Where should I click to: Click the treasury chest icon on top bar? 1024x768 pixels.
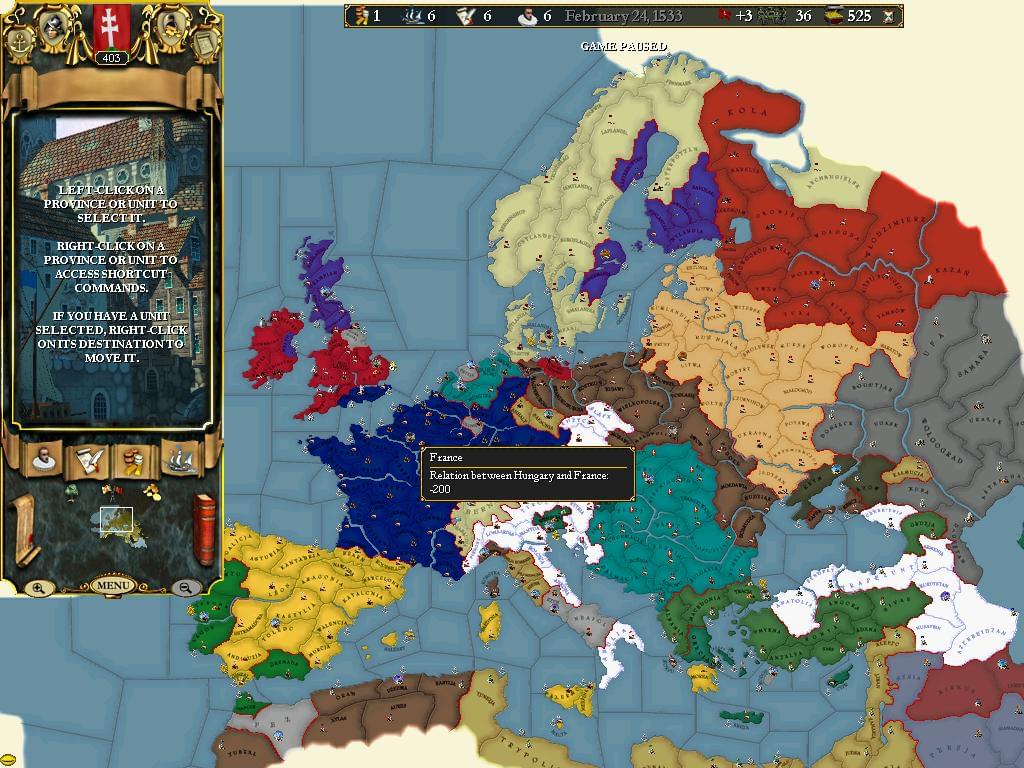[833, 16]
